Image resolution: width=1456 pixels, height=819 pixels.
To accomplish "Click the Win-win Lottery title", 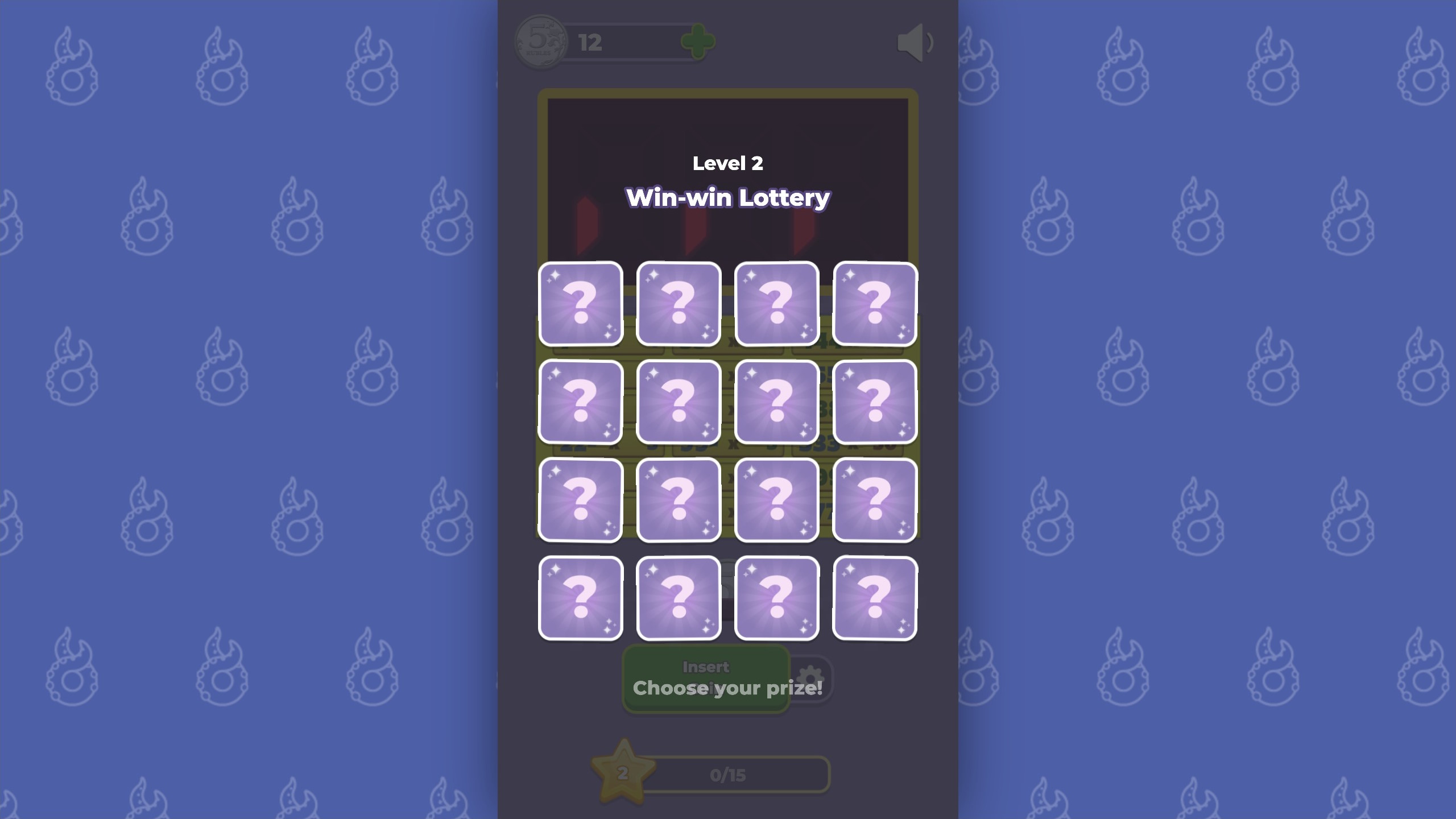I will [728, 197].
